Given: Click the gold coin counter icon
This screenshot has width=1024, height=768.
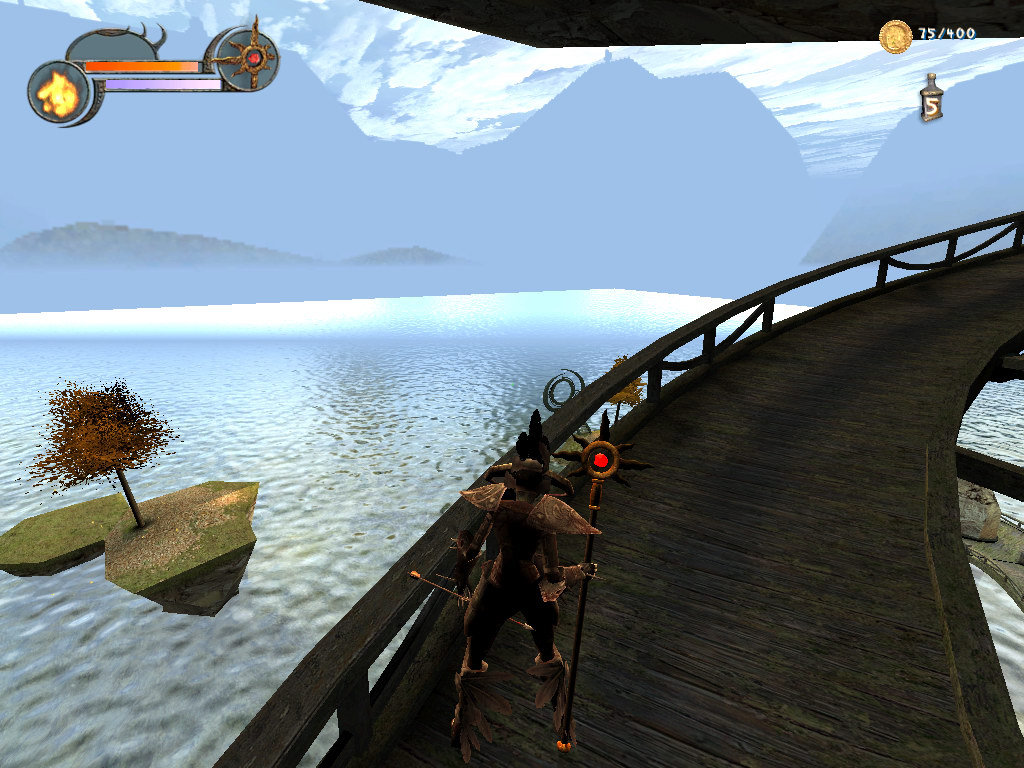Looking at the screenshot, I should 895,37.
